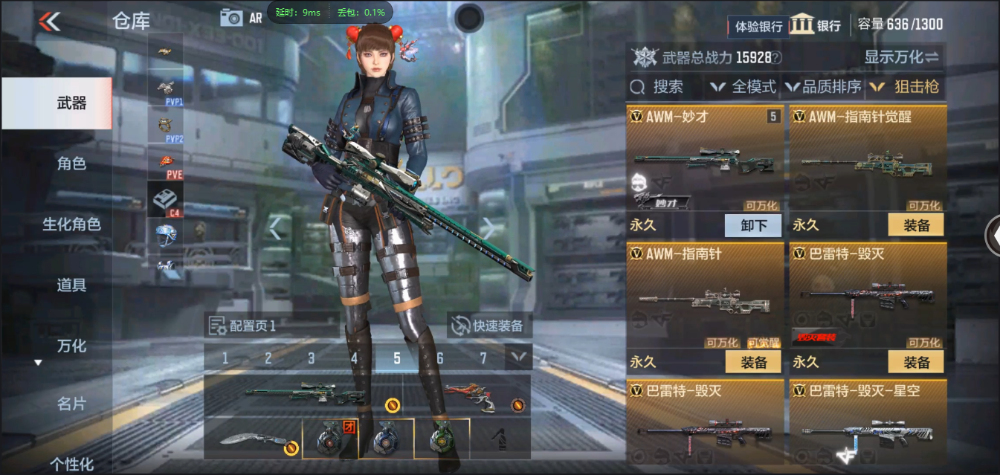Open the 道具 category
The image size is (1000, 475).
pos(71,285)
